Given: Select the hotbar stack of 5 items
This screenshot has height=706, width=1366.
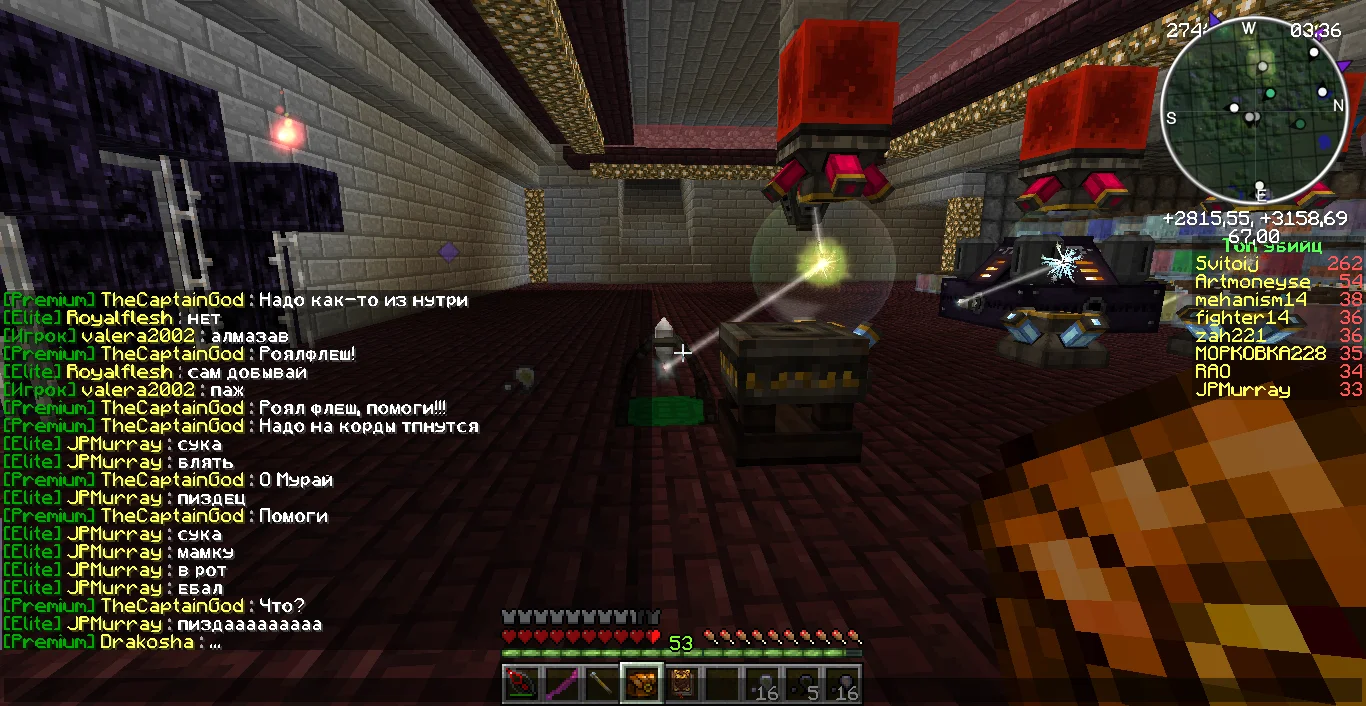Looking at the screenshot, I should coord(803,685).
